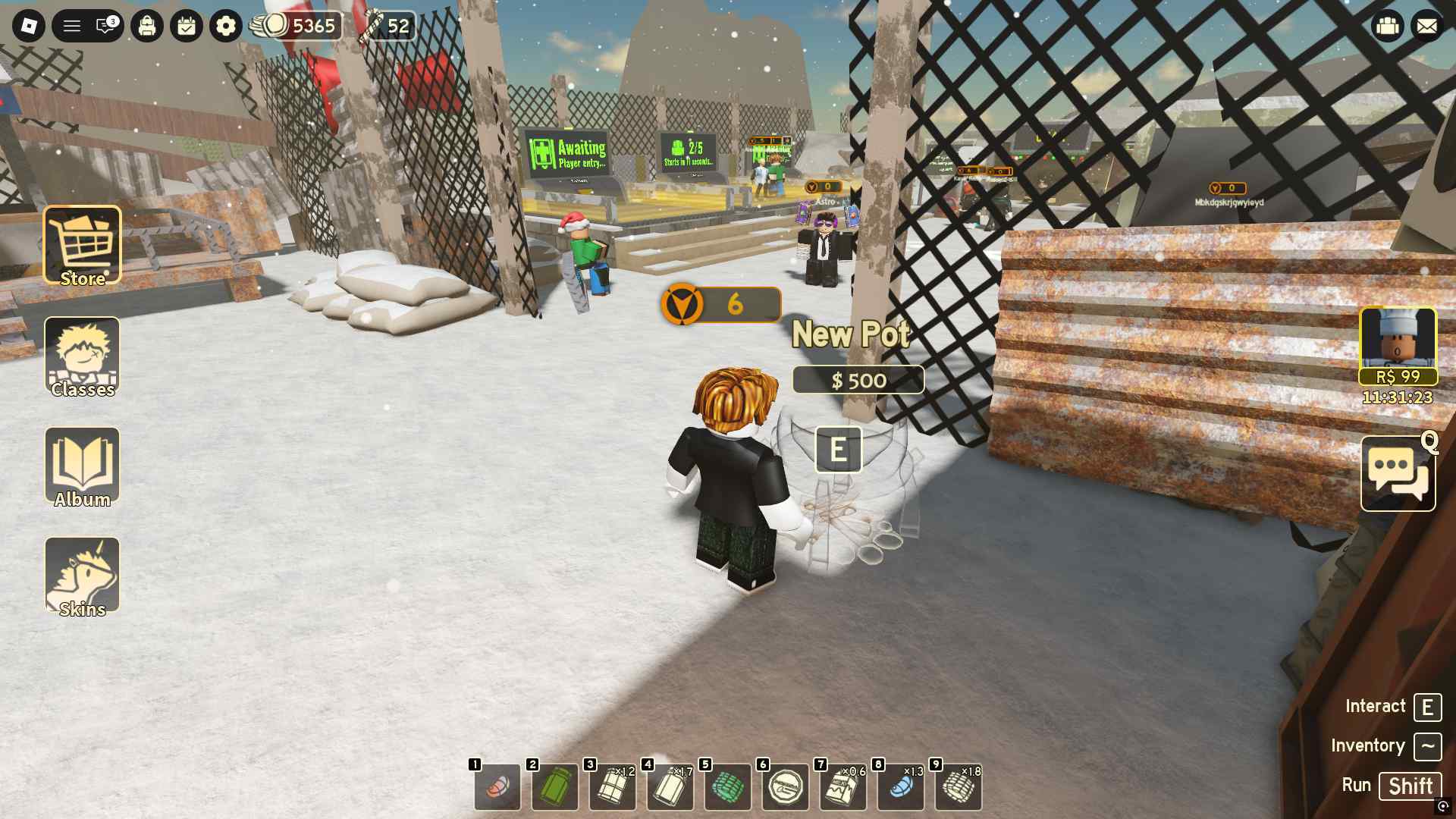This screenshot has height=819, width=1456.
Task: Select the pills in hotbar slot 1
Action: click(497, 787)
